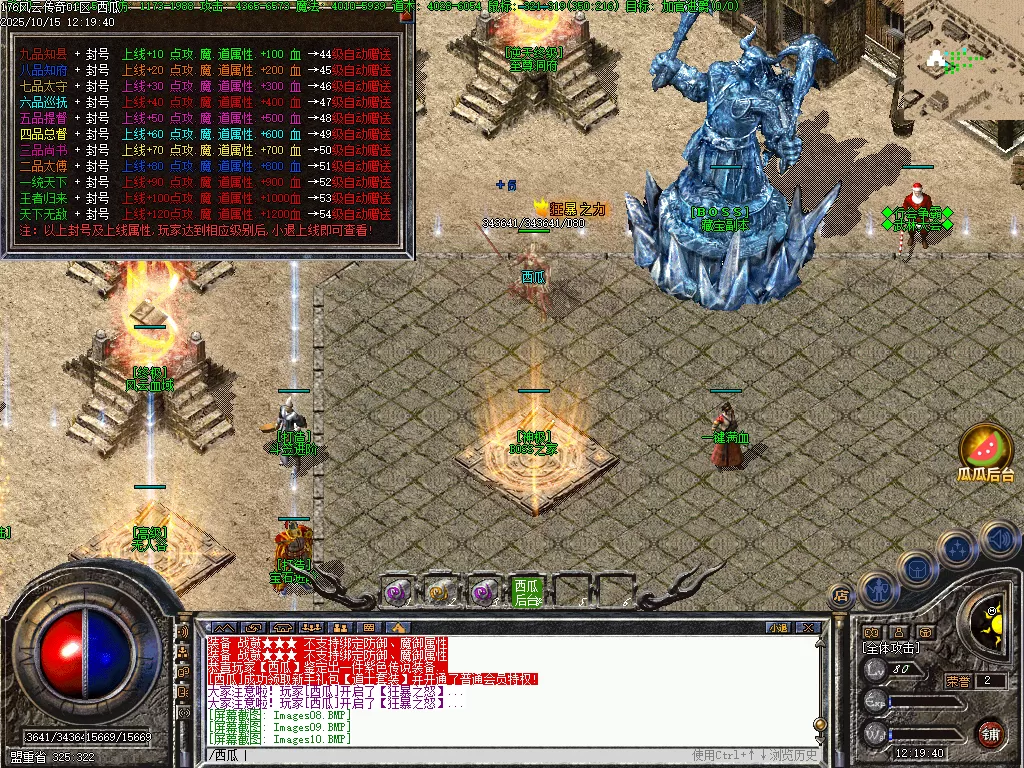Focus the chat input field
1024x768 pixels.
pos(450,755)
